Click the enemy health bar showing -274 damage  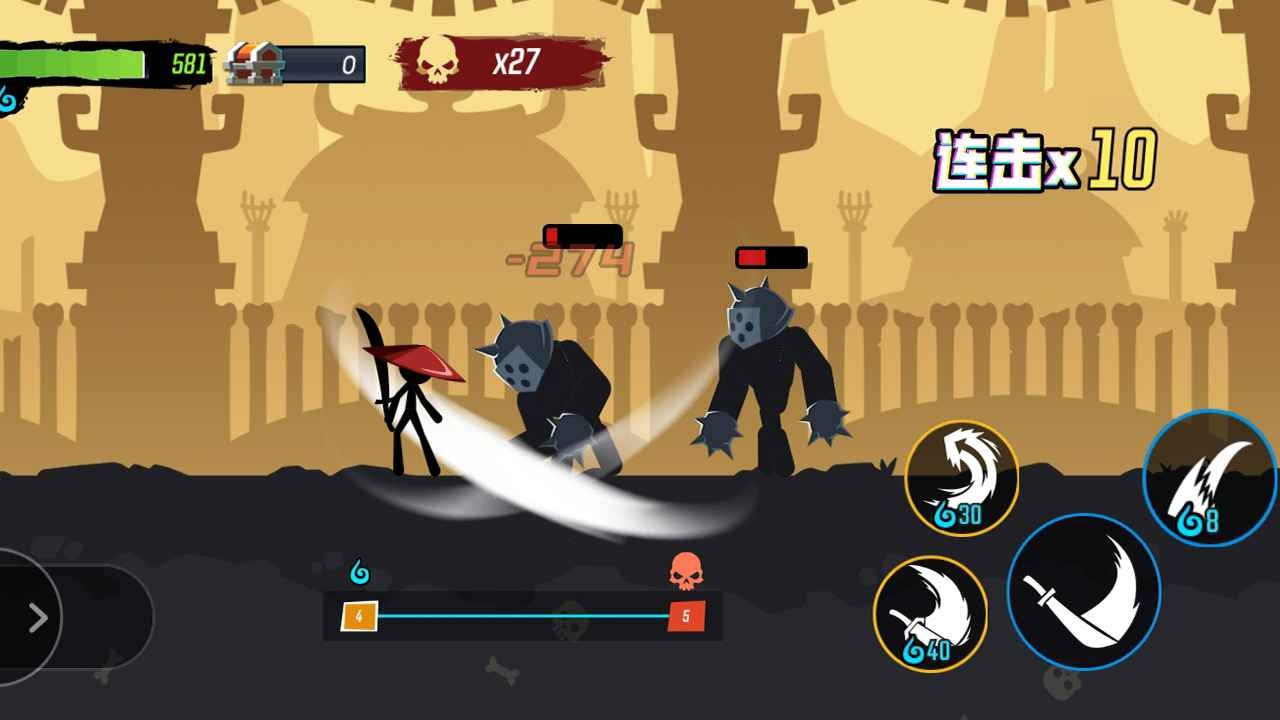click(x=583, y=237)
